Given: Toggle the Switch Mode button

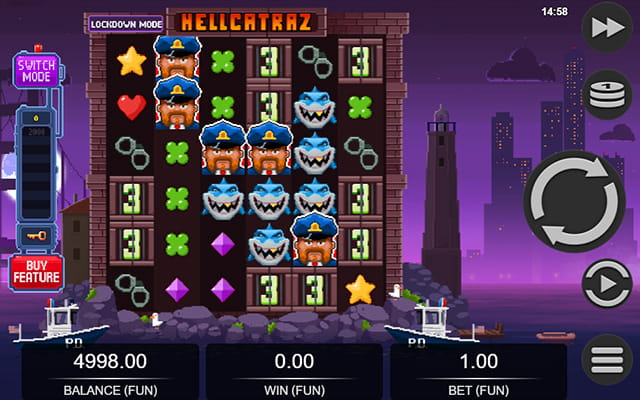Looking at the screenshot, I should click(x=36, y=71).
